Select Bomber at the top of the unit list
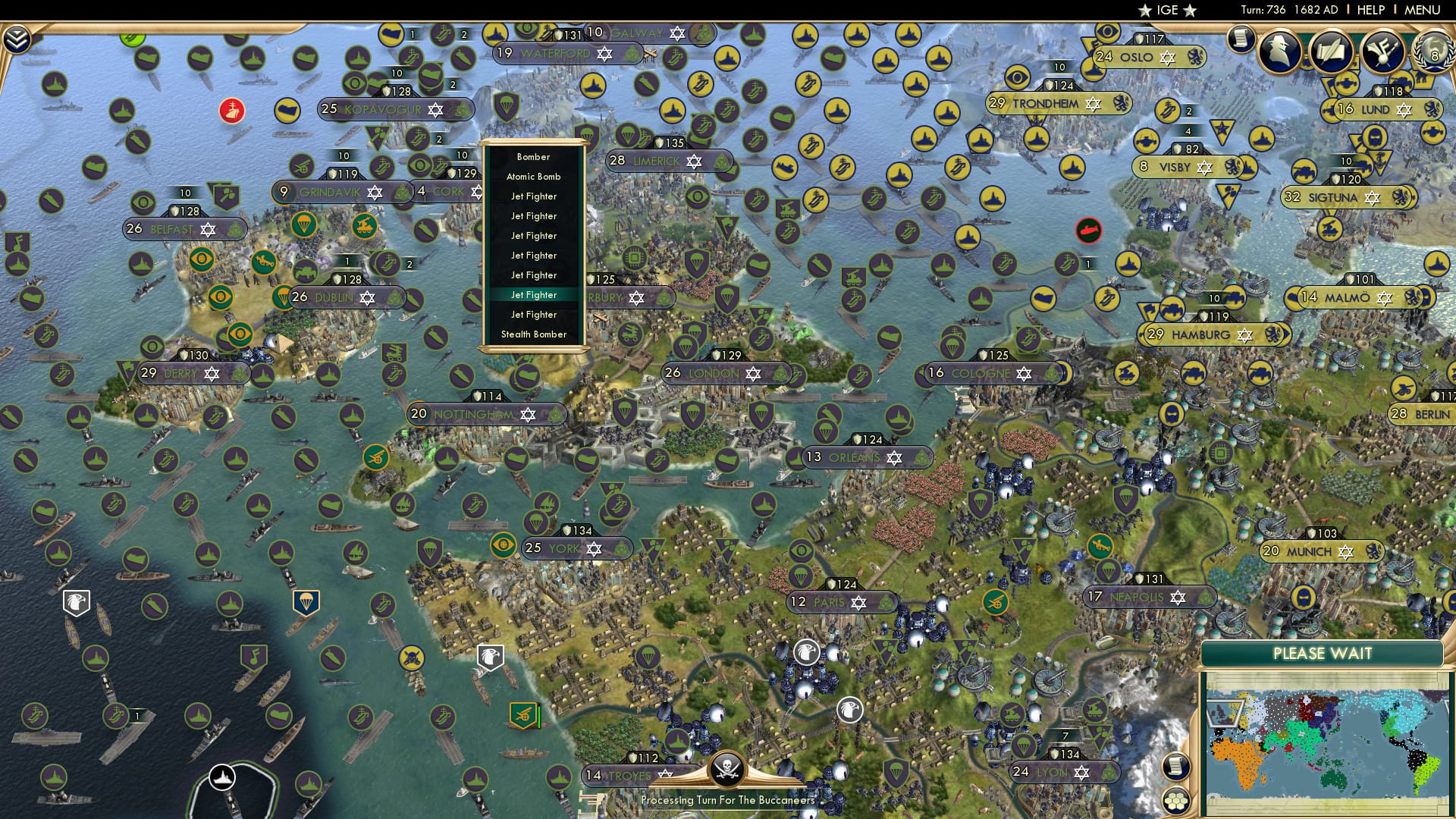 pyautogui.click(x=532, y=157)
